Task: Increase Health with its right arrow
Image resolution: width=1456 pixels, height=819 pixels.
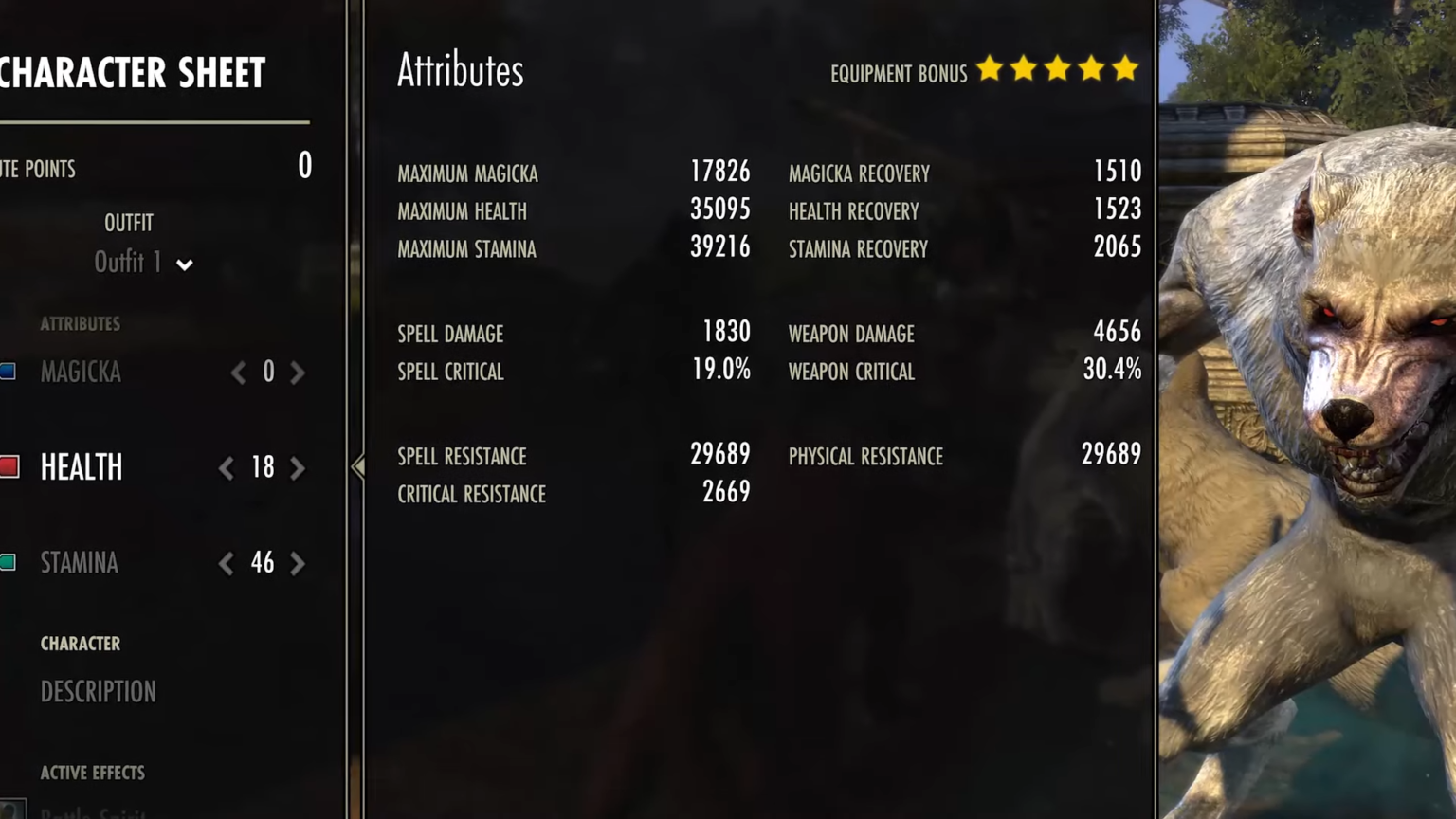Action: tap(298, 467)
